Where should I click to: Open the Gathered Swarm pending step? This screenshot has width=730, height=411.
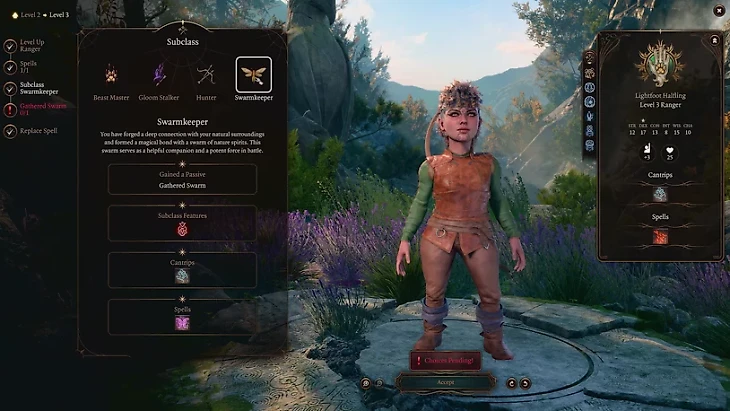[x=42, y=109]
